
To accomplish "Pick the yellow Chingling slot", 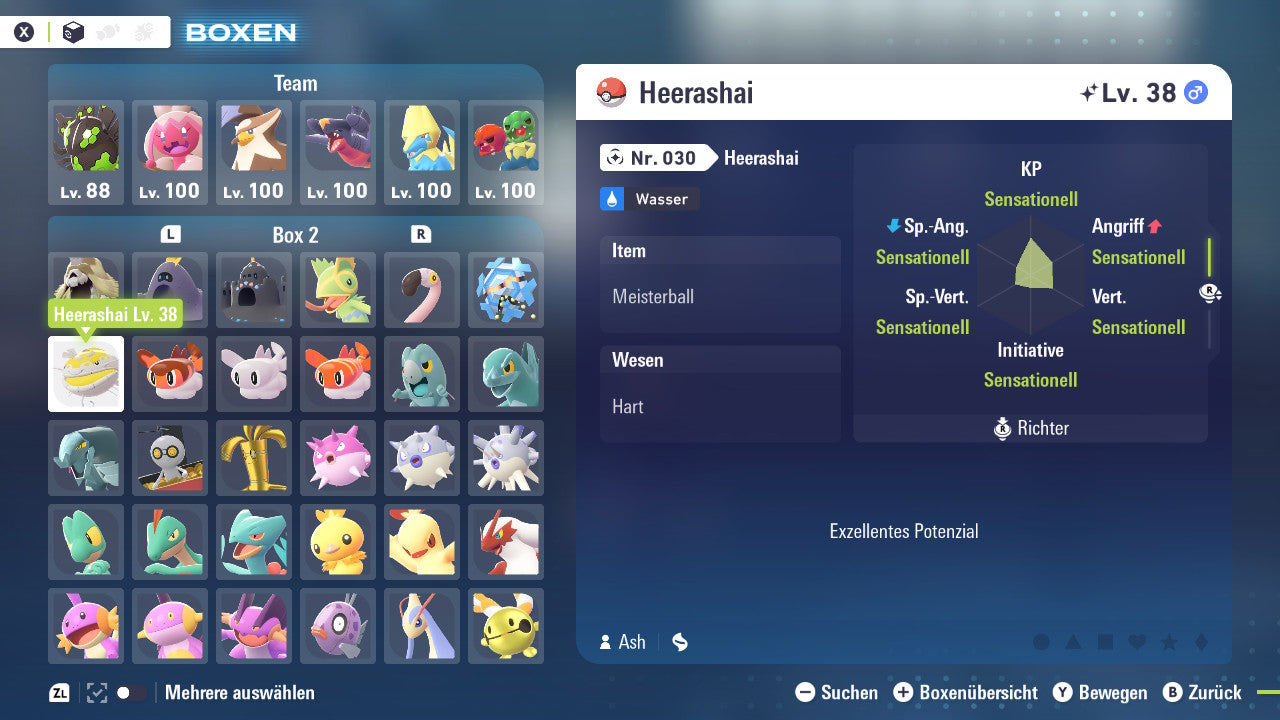I will pos(506,626).
